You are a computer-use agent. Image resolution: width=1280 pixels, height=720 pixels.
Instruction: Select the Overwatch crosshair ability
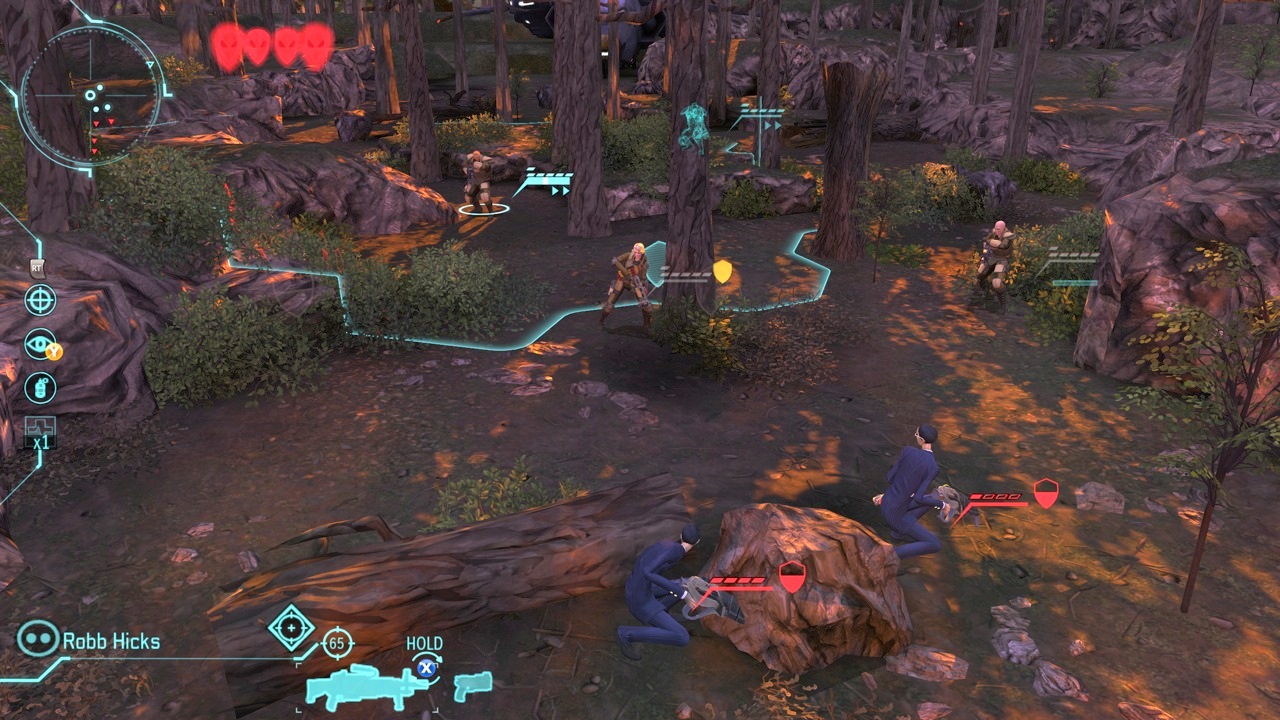(x=39, y=301)
